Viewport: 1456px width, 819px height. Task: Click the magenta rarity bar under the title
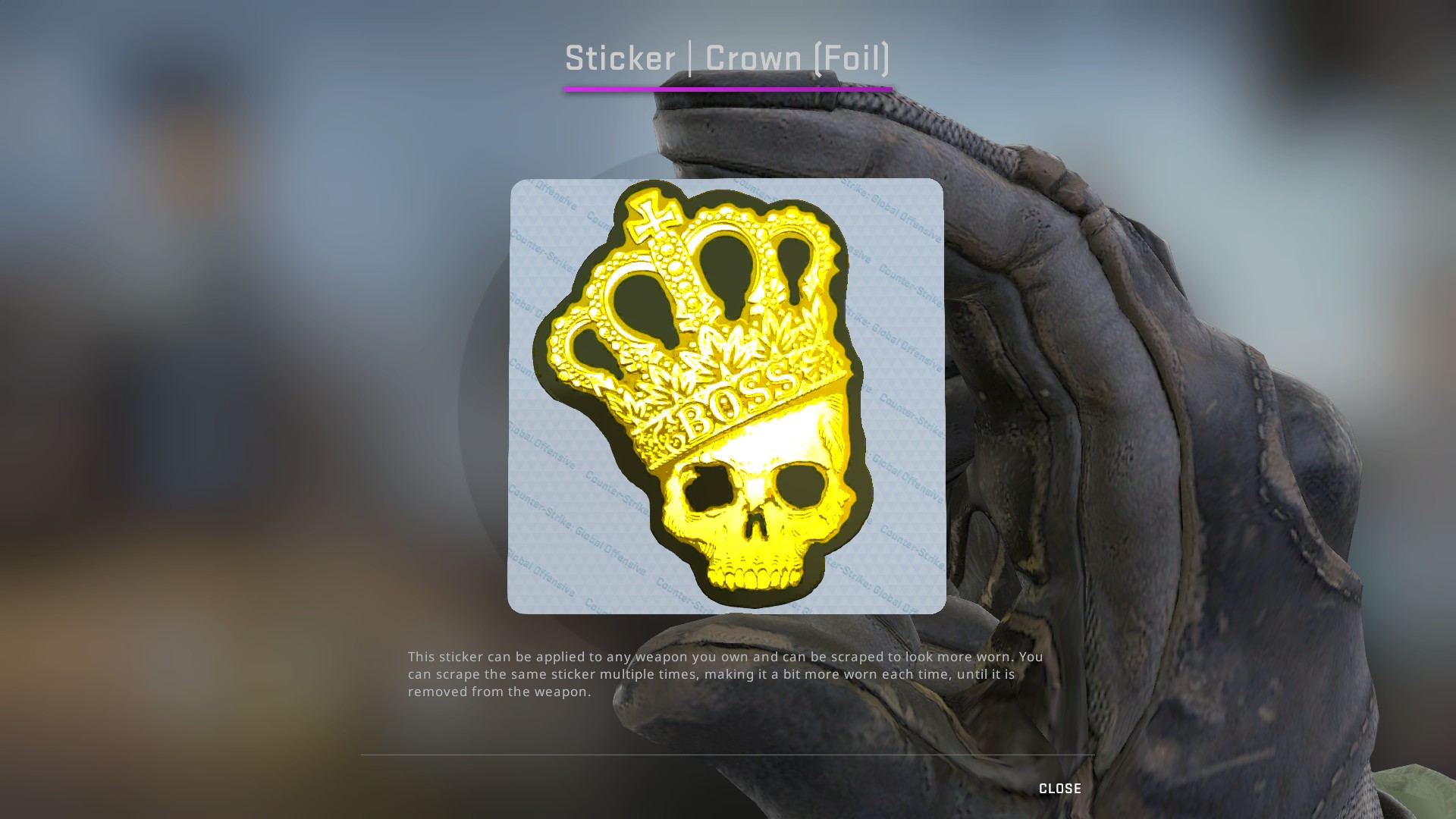(727, 89)
